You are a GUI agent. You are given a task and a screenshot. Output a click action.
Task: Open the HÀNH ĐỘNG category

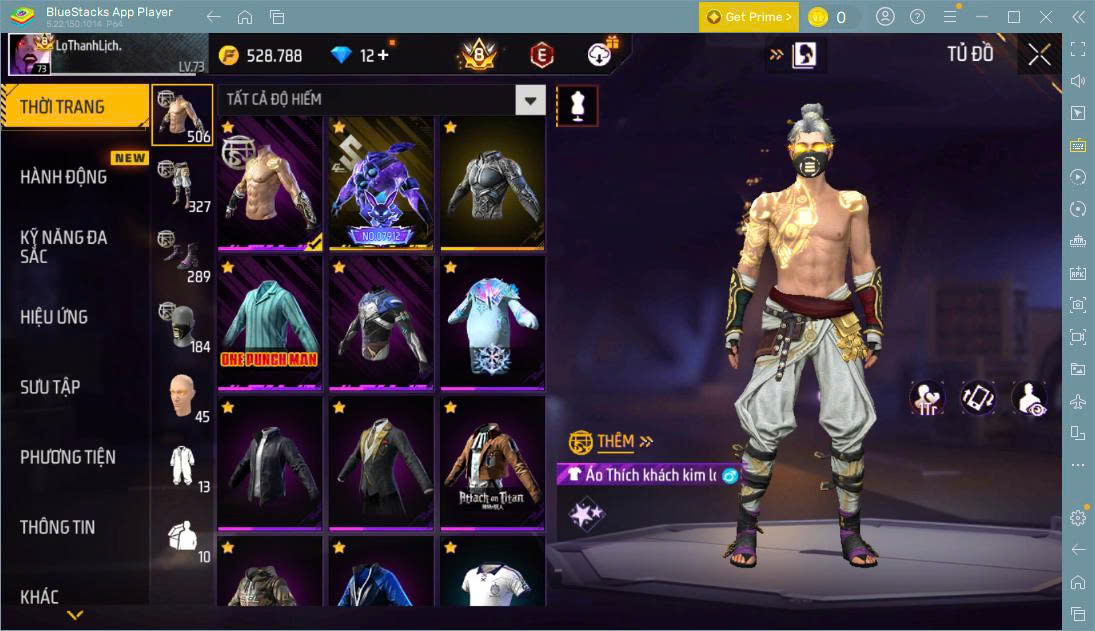(x=64, y=177)
